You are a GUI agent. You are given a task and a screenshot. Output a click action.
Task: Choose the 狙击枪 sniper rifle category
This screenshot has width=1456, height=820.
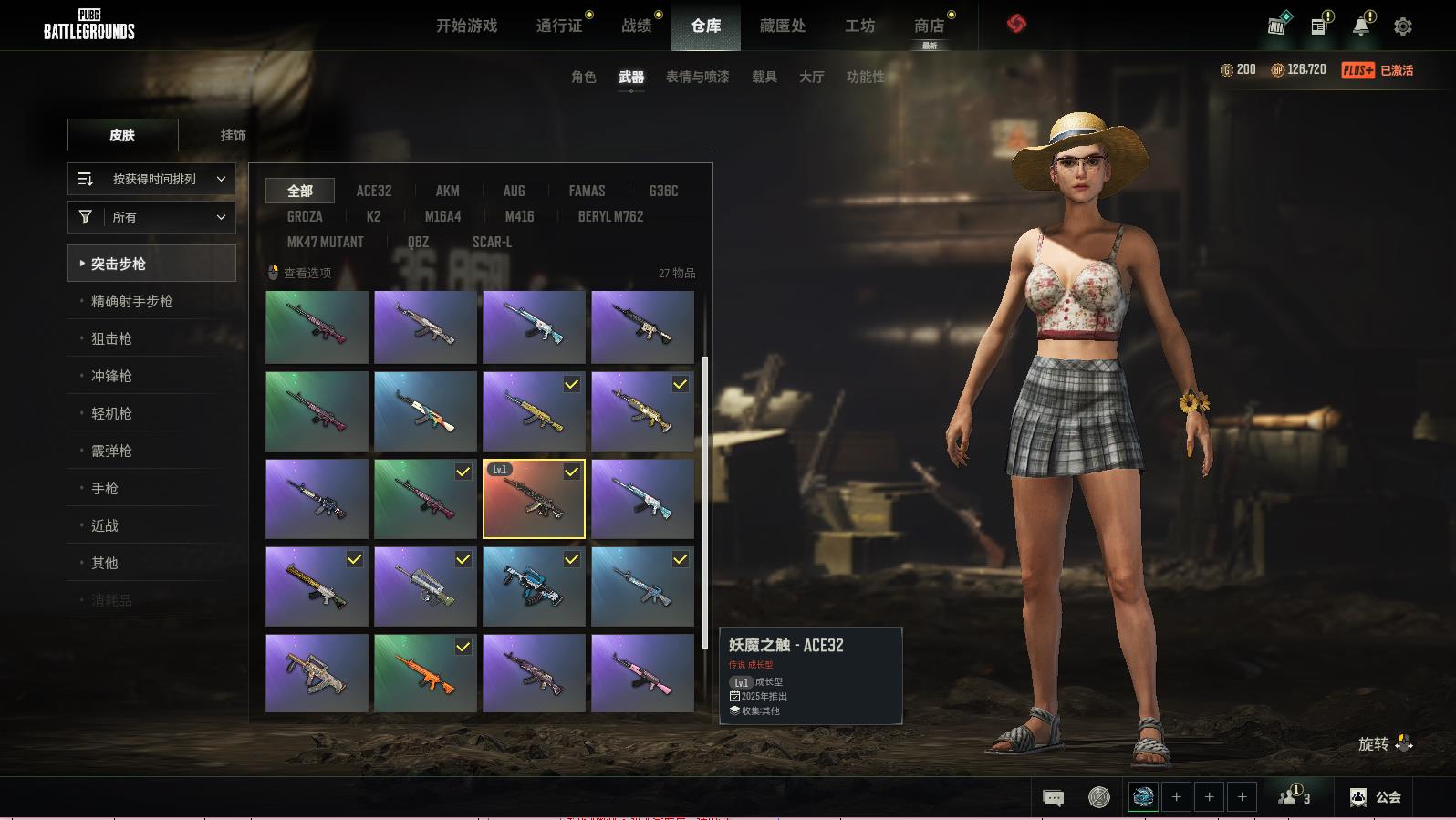pos(111,338)
